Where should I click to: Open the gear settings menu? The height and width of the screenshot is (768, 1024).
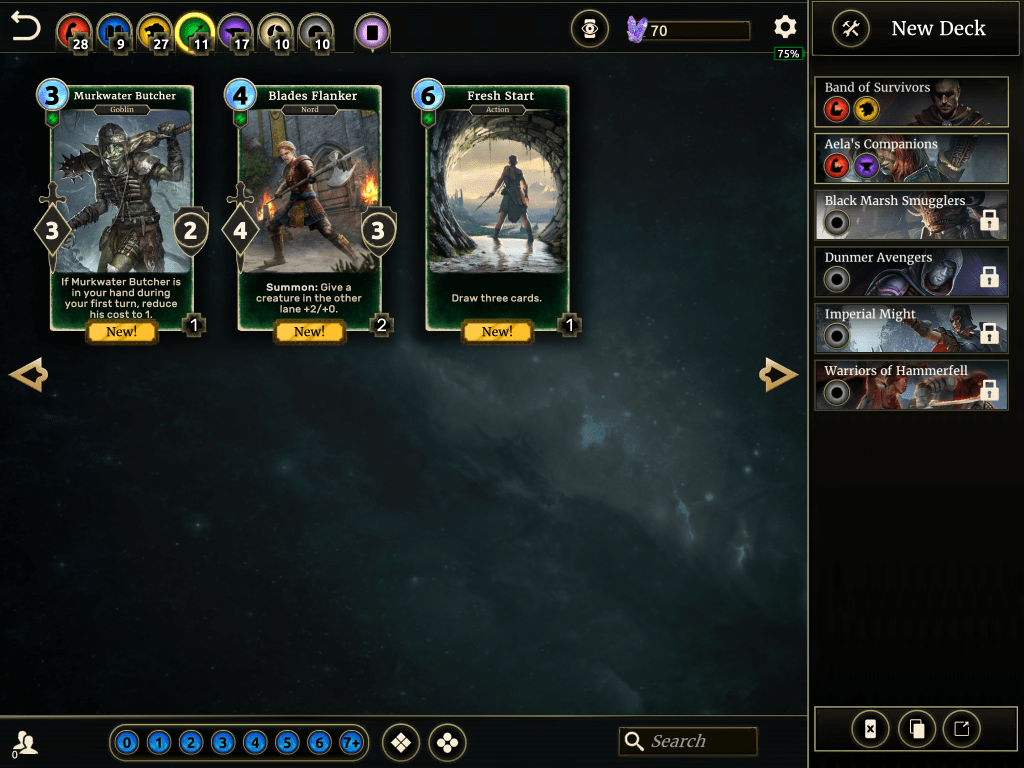(x=785, y=28)
